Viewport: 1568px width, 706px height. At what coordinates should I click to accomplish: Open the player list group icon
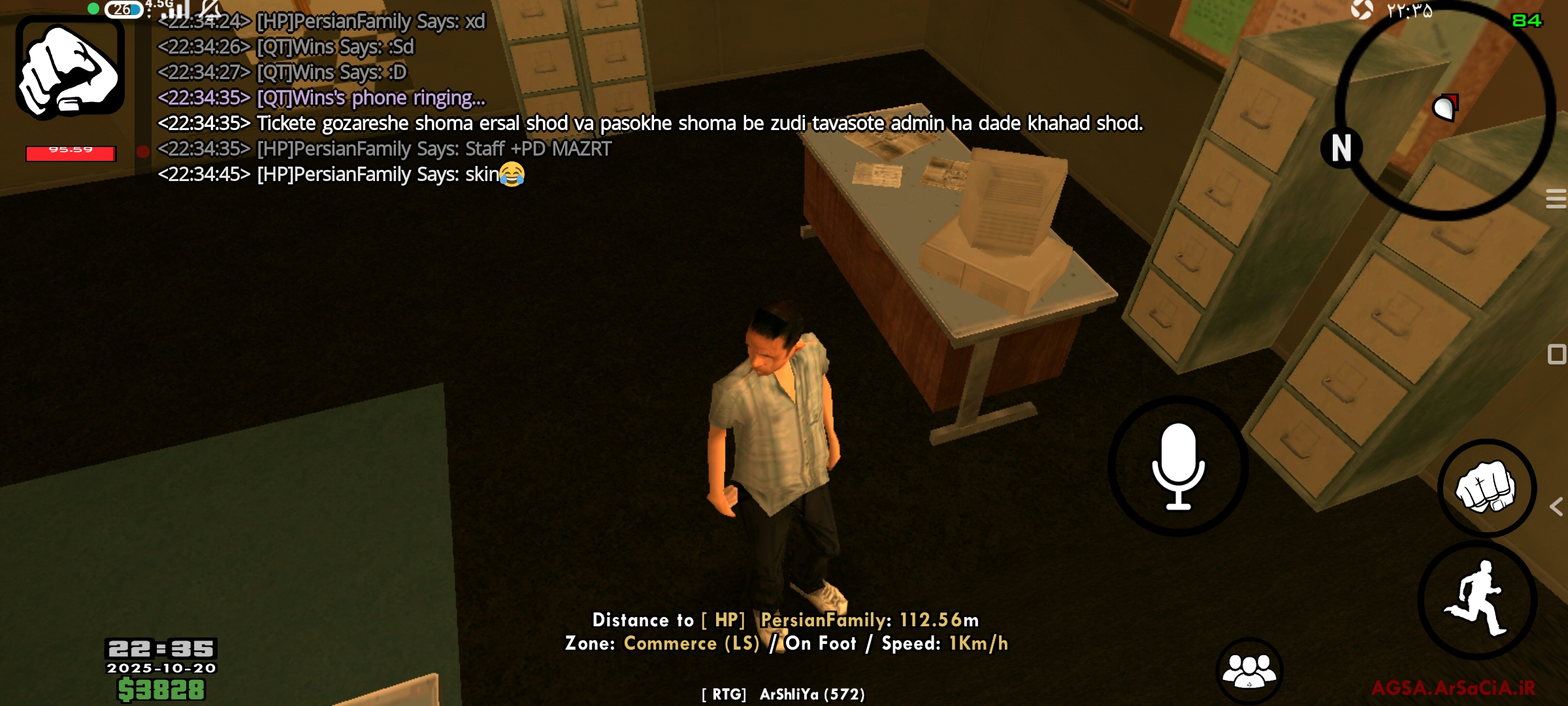tap(1249, 671)
